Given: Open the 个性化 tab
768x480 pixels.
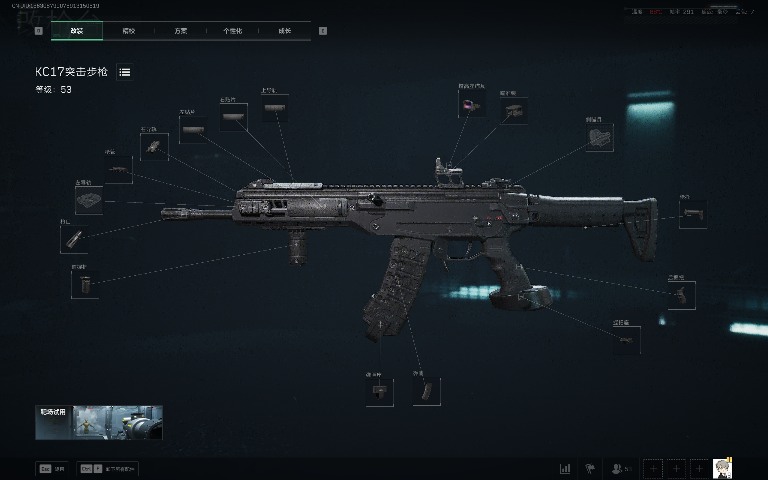Looking at the screenshot, I should pos(233,31).
